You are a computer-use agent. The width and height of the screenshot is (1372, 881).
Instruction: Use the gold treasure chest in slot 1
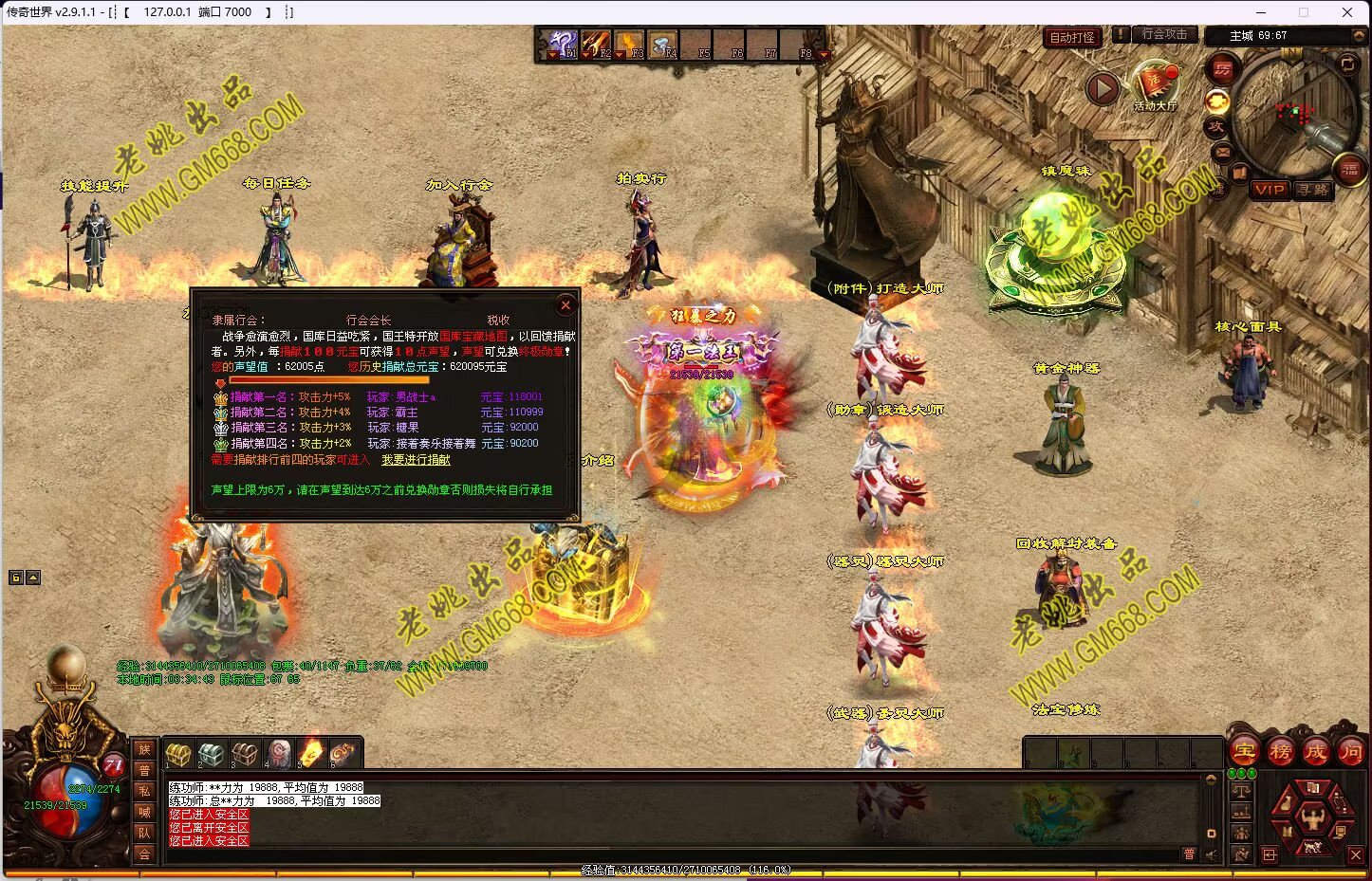point(178,754)
